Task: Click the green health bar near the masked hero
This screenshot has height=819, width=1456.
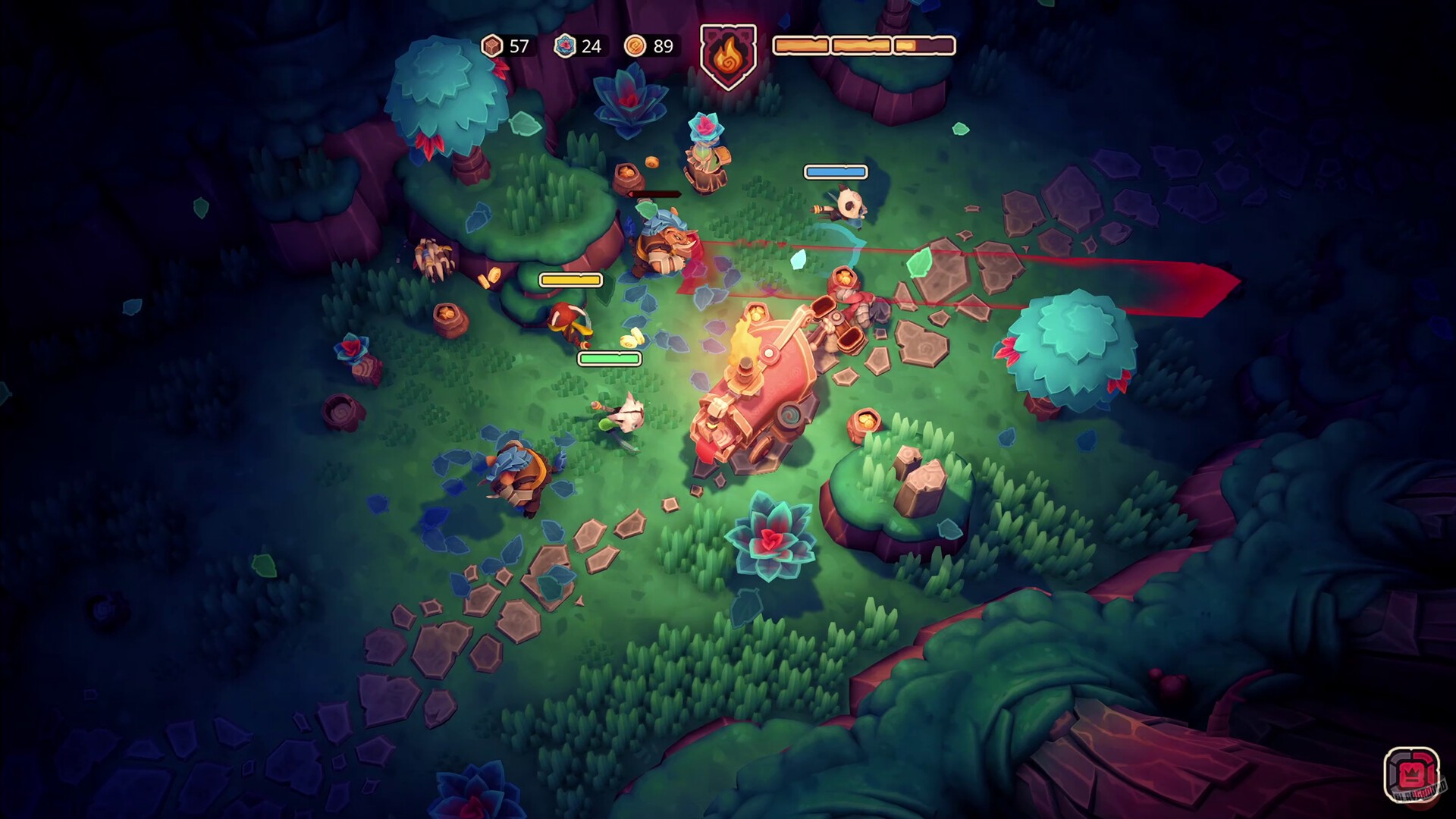Action: point(610,357)
